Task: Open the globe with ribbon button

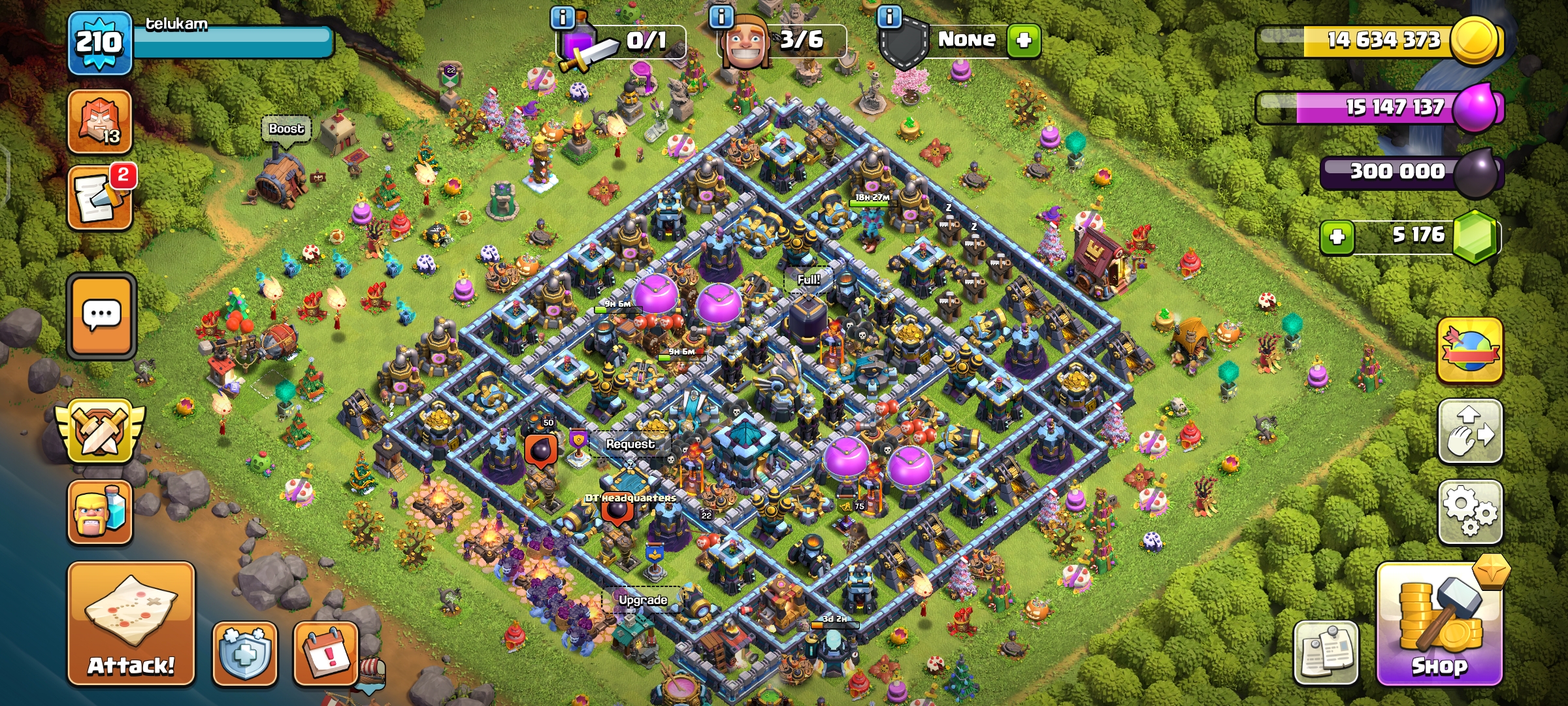Action: pos(1470,351)
